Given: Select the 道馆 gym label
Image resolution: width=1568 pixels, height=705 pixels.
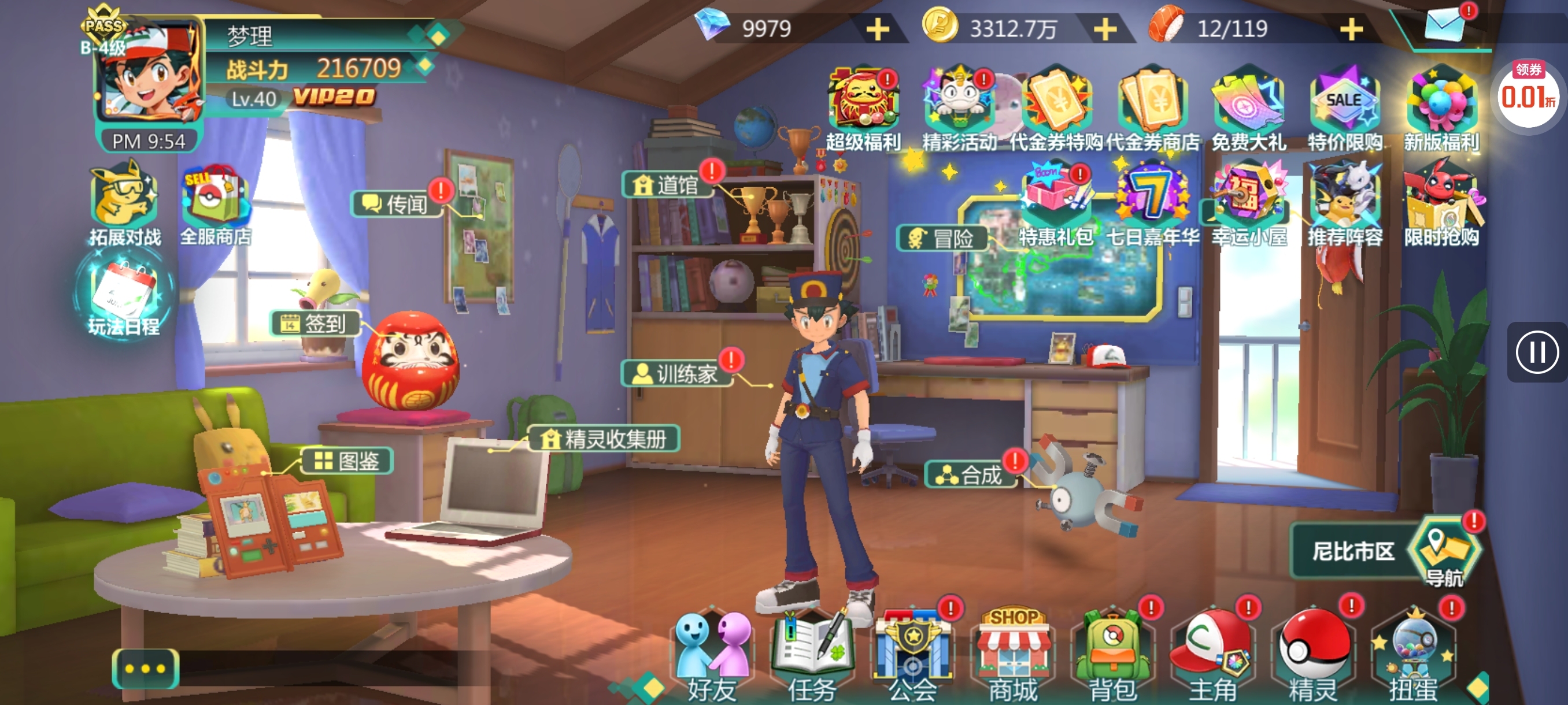Looking at the screenshot, I should click(x=668, y=184).
